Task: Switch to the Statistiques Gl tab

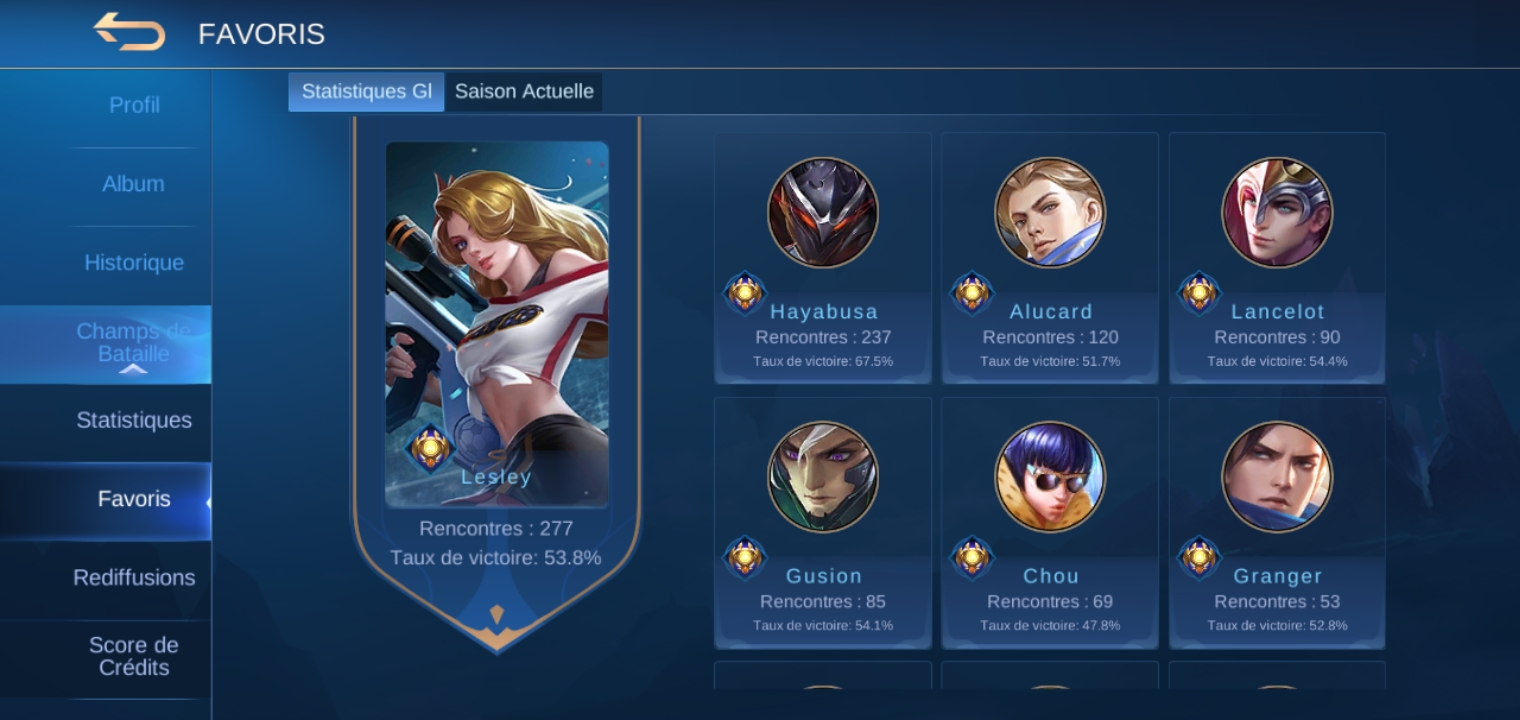Action: pyautogui.click(x=366, y=92)
